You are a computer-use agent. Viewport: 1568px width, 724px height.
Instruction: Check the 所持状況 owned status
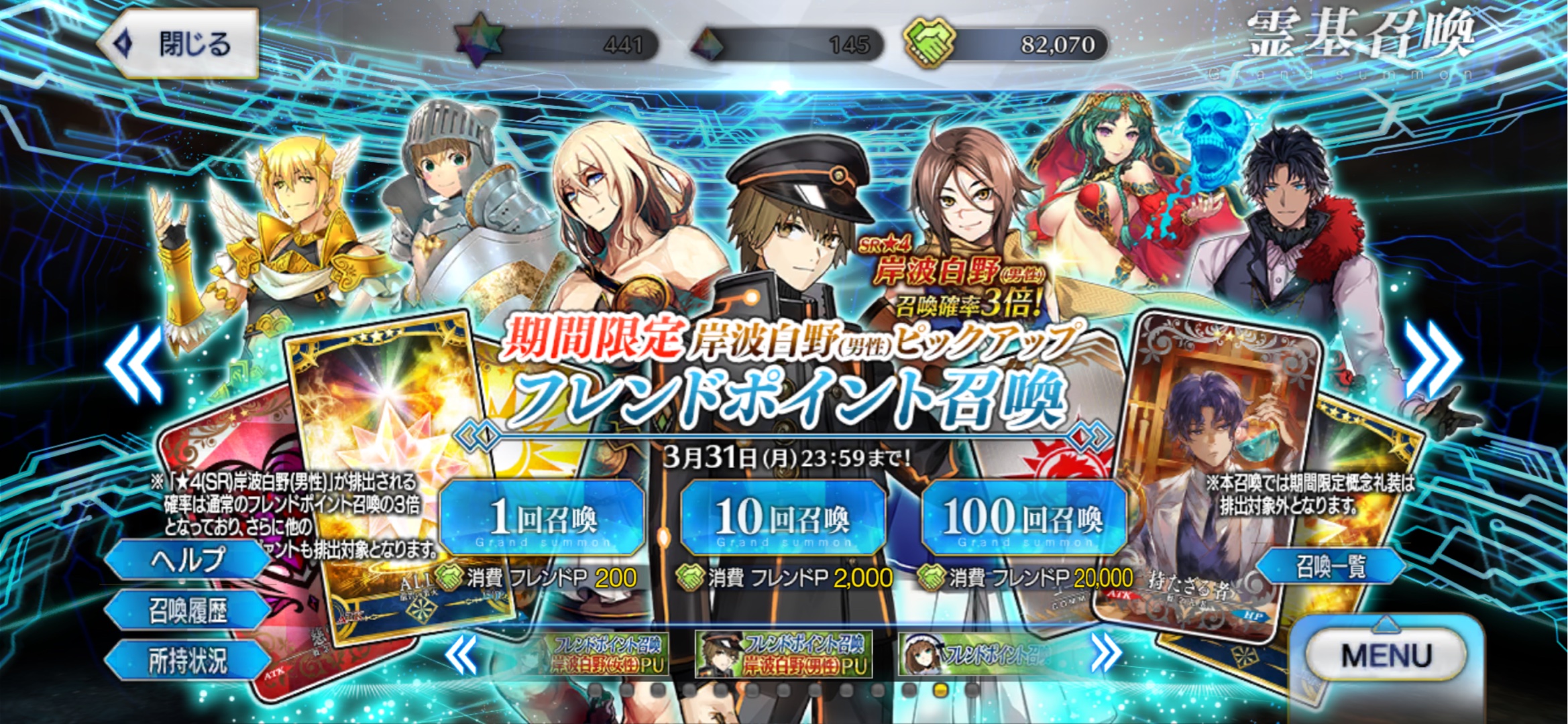click(187, 661)
